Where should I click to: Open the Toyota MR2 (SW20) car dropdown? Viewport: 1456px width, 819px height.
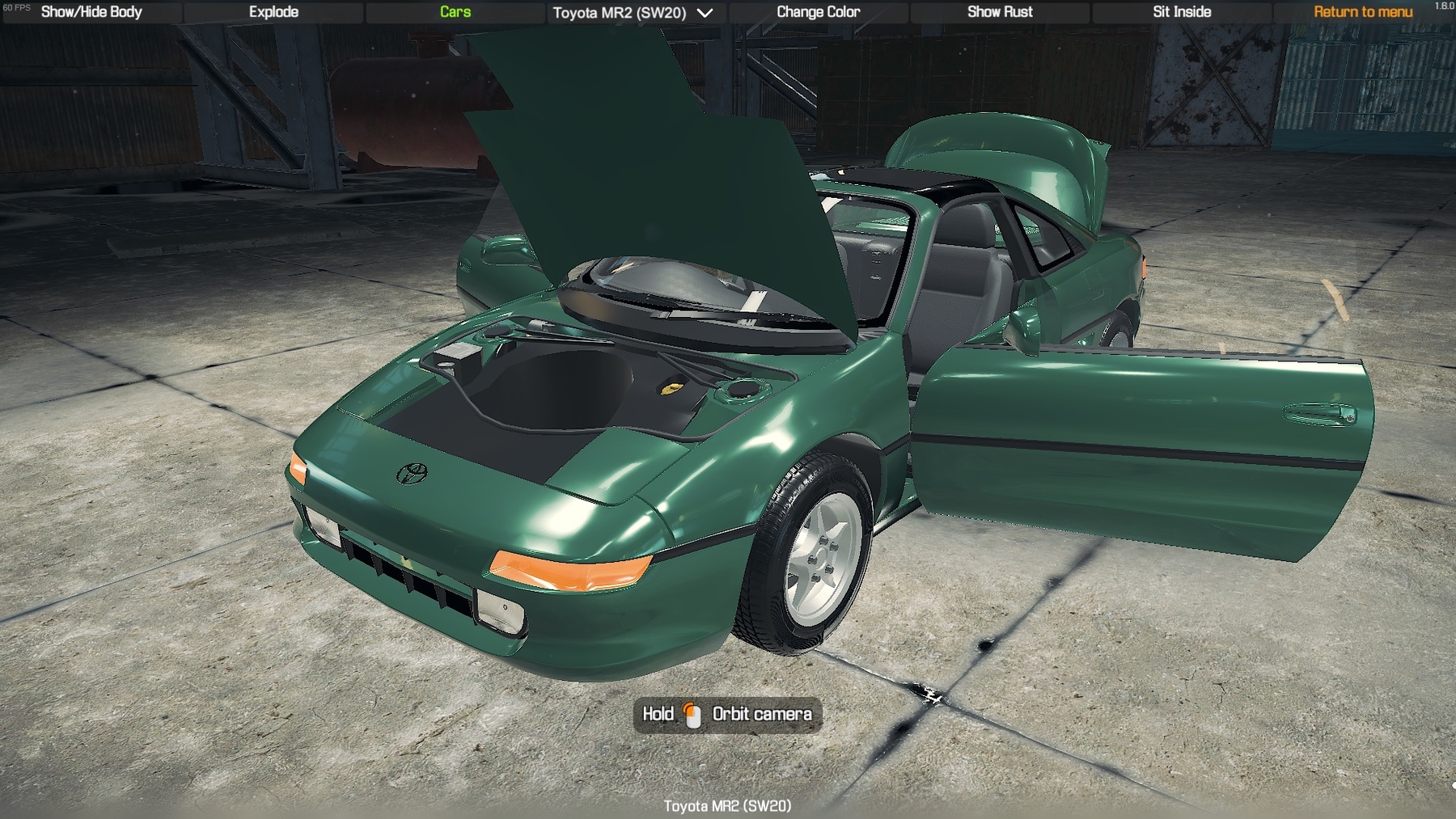click(x=633, y=13)
